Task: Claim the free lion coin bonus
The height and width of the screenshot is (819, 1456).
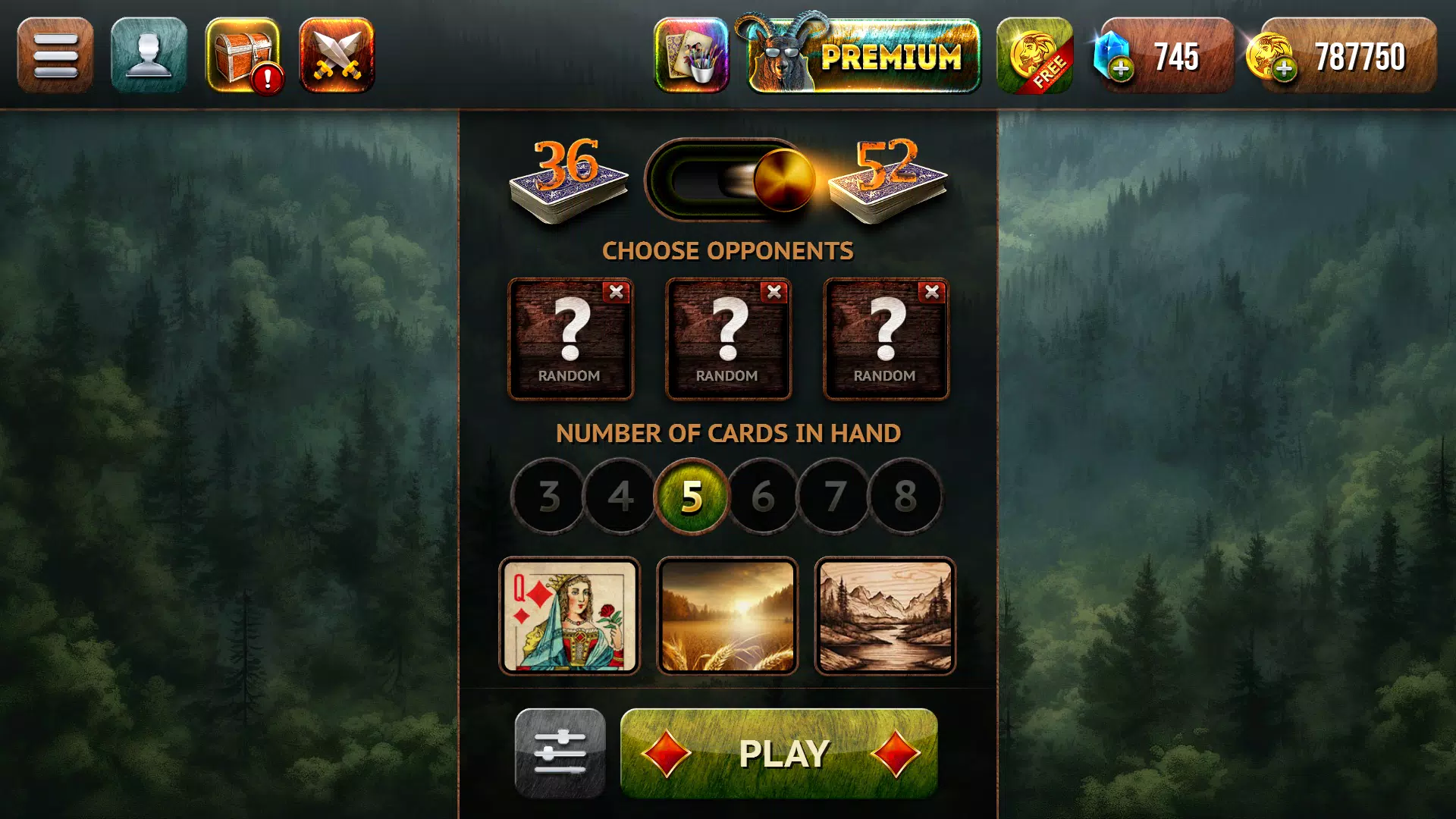Action: (1036, 55)
